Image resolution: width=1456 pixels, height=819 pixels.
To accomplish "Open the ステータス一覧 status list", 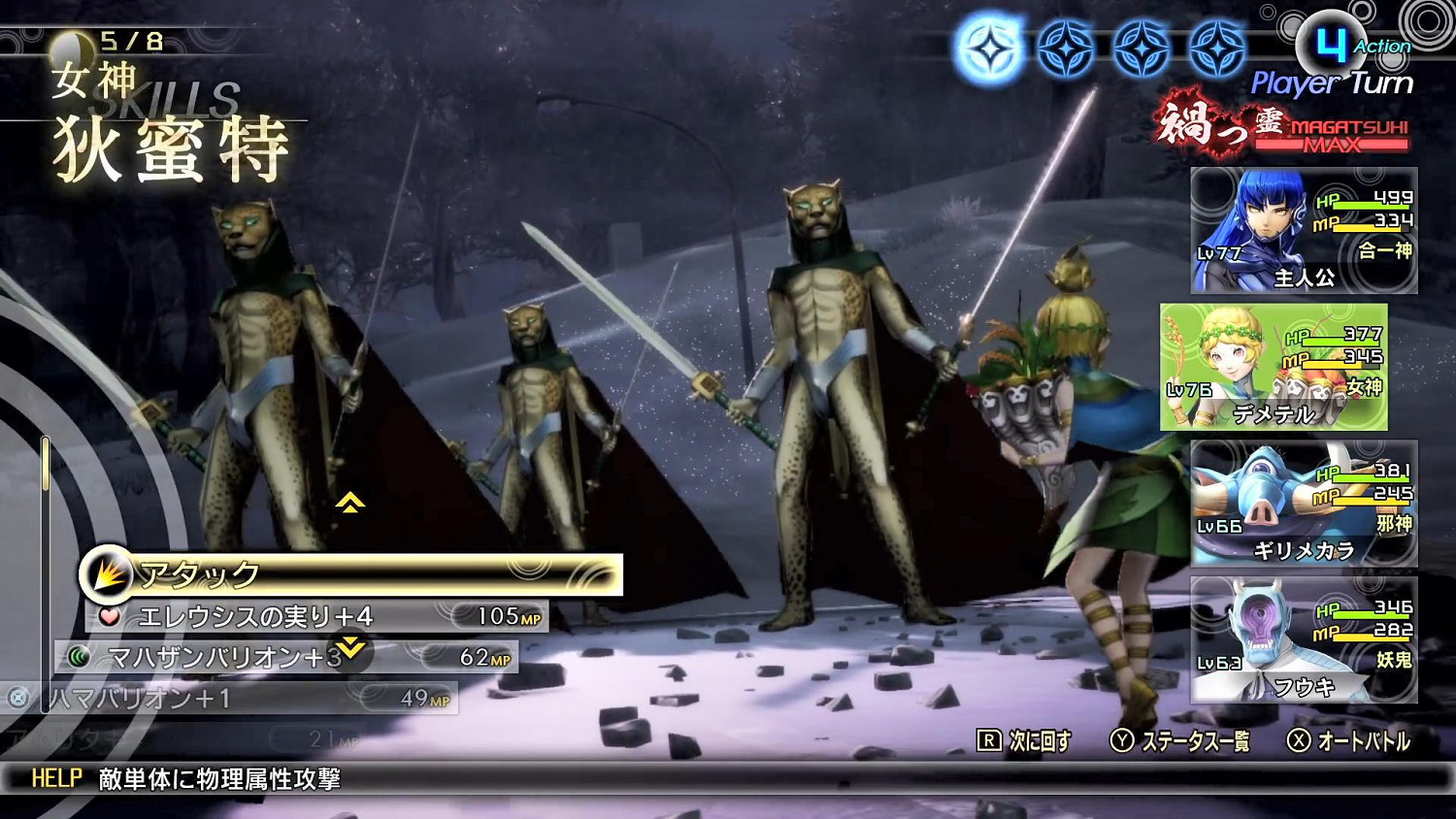I will click(1180, 742).
